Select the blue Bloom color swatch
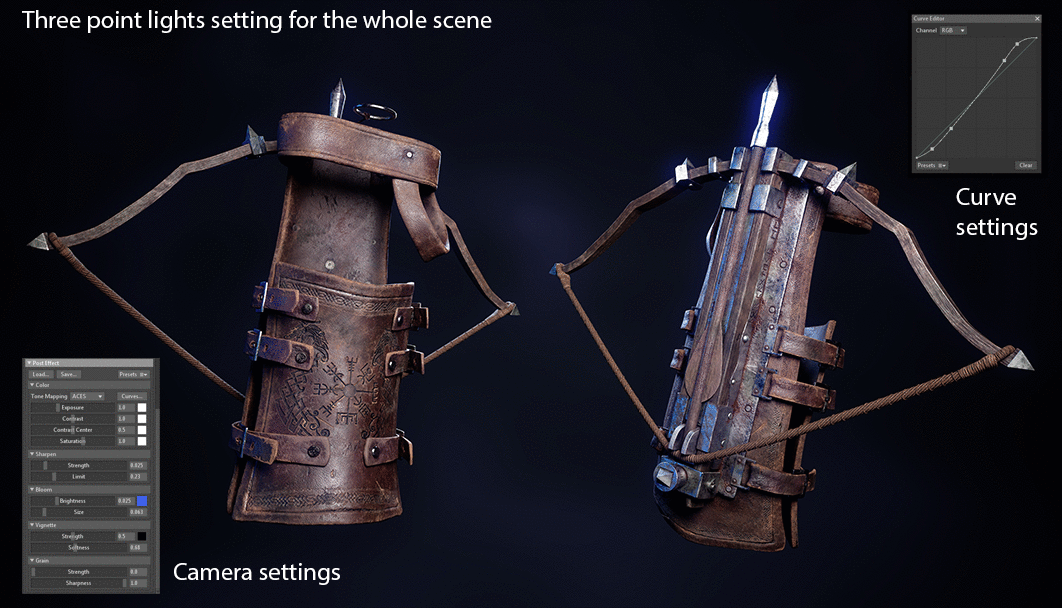 (x=142, y=500)
